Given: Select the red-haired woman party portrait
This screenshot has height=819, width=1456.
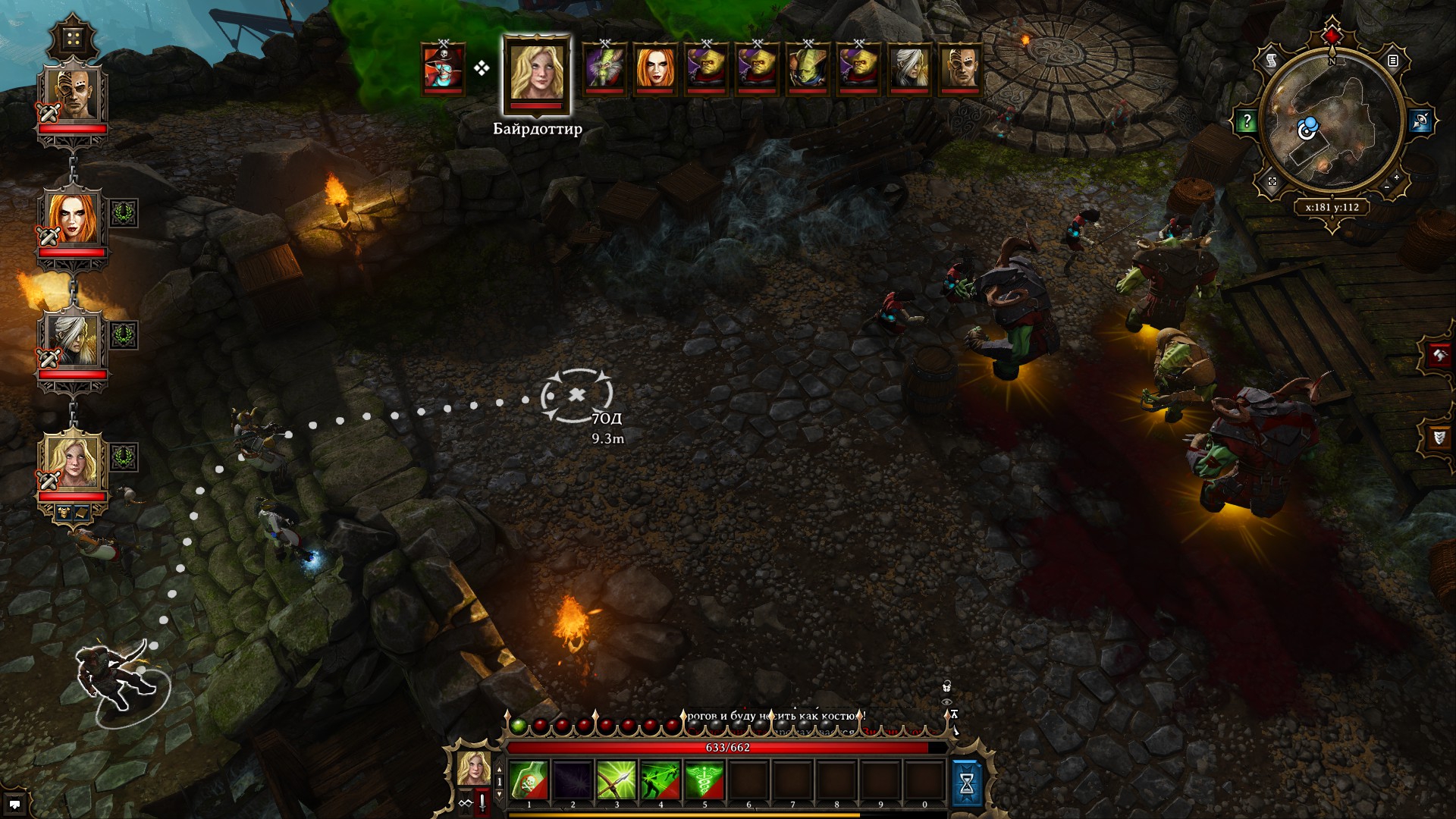Looking at the screenshot, I should click(x=73, y=217).
